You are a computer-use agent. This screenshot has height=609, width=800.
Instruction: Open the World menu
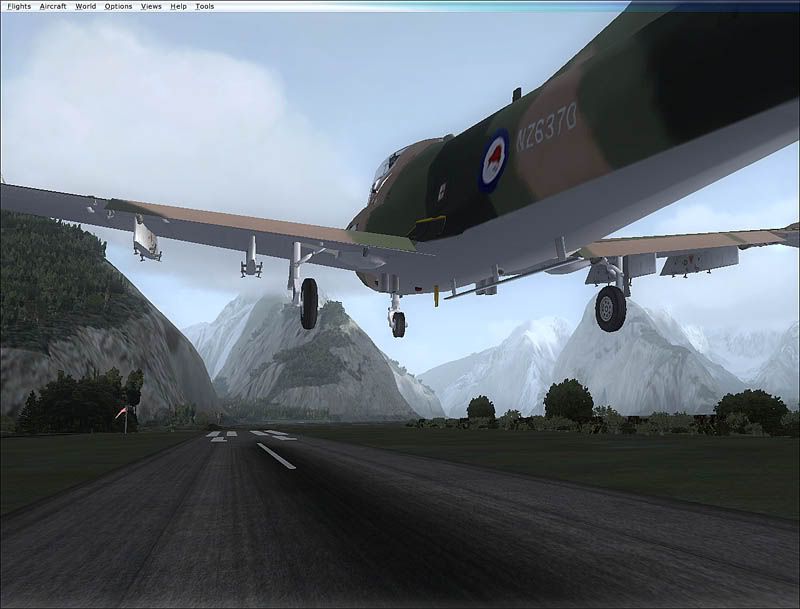86,6
